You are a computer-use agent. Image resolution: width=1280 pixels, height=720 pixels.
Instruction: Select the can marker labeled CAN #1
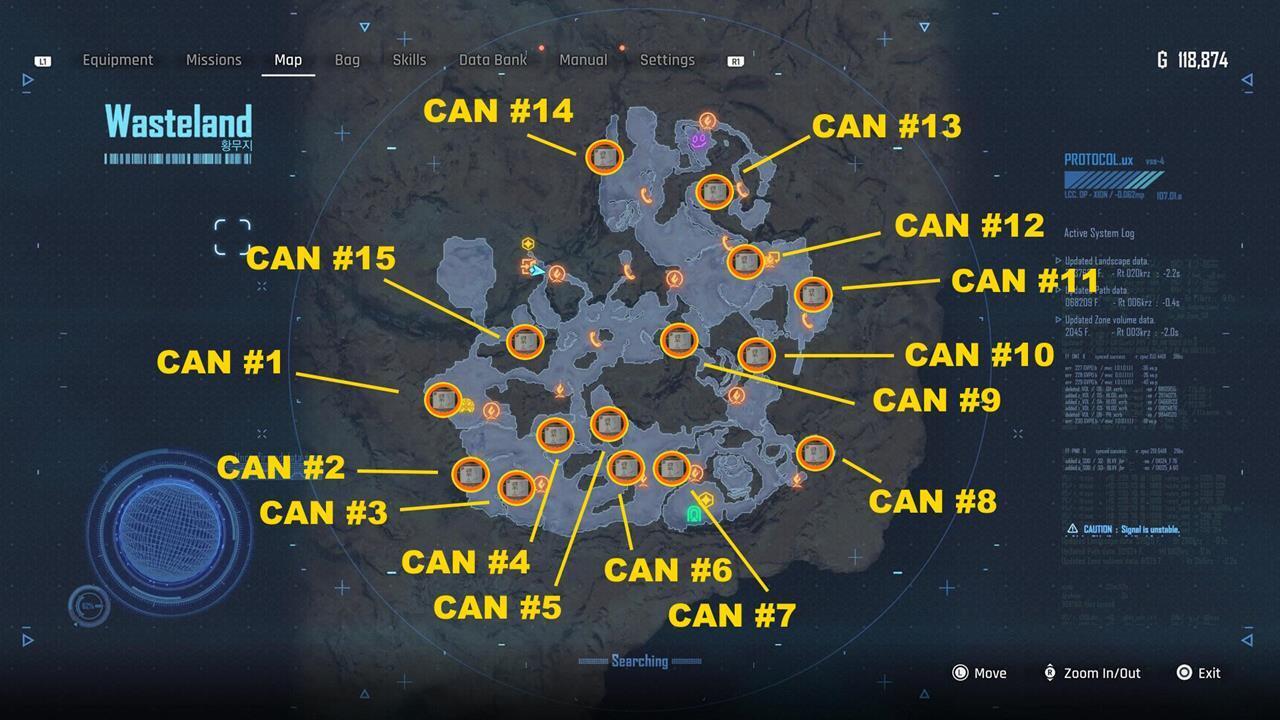tap(442, 400)
